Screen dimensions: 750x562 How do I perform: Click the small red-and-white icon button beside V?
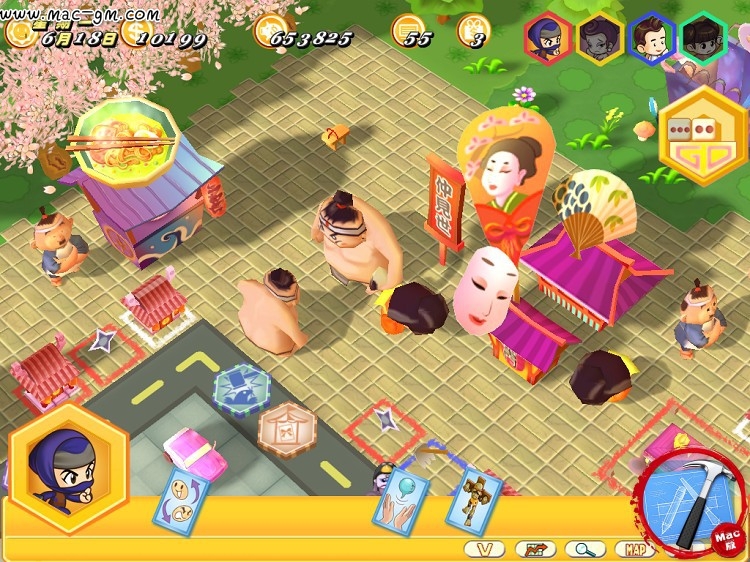click(x=535, y=548)
